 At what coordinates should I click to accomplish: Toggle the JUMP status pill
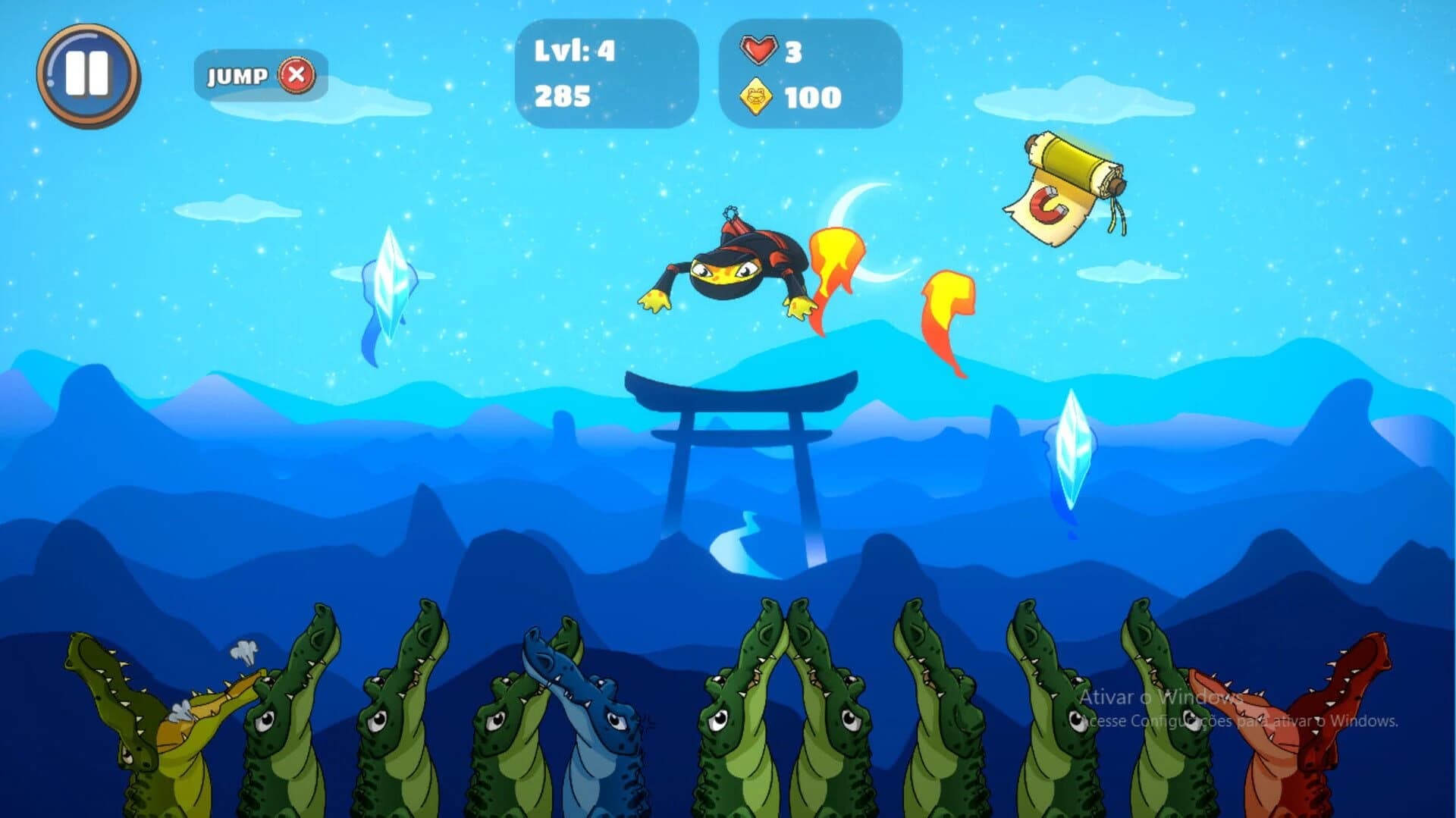[x=262, y=75]
